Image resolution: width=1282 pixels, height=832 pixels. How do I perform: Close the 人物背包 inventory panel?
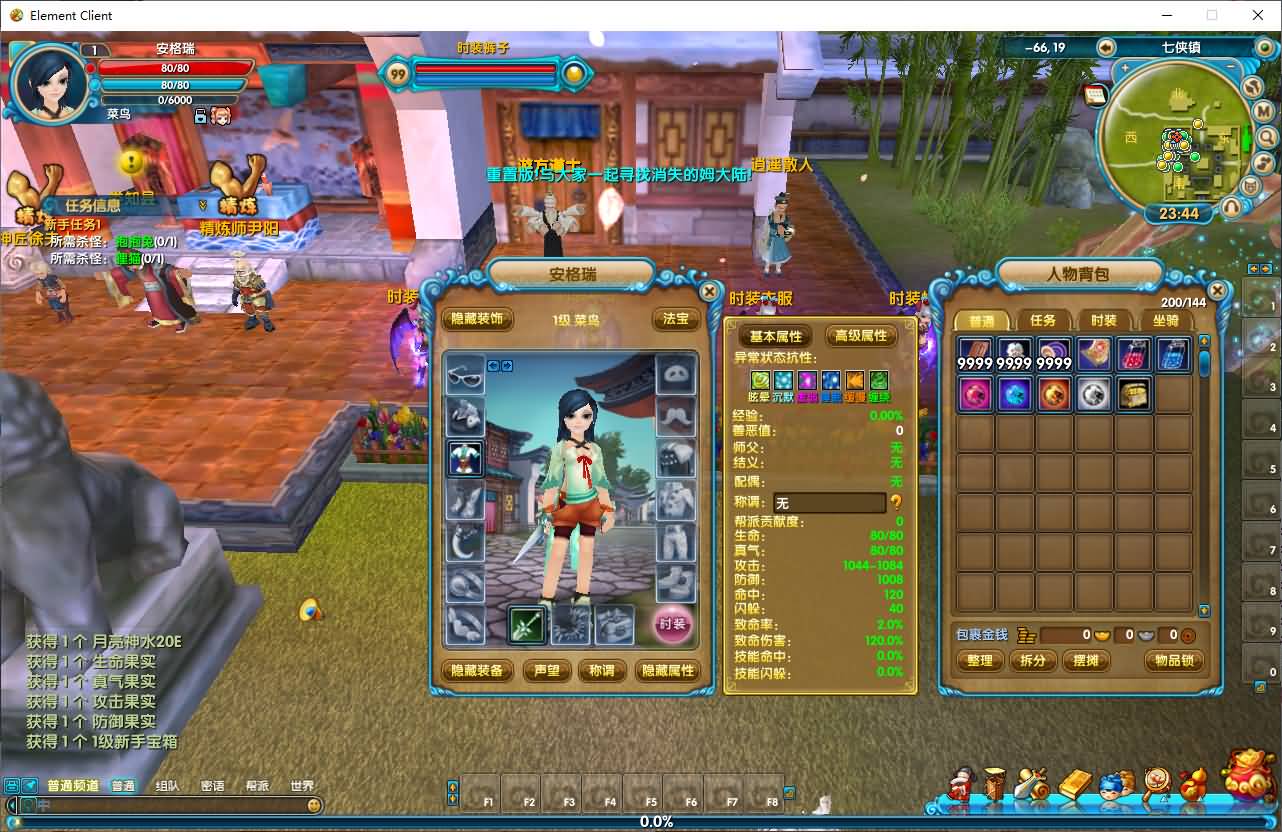(x=1217, y=291)
